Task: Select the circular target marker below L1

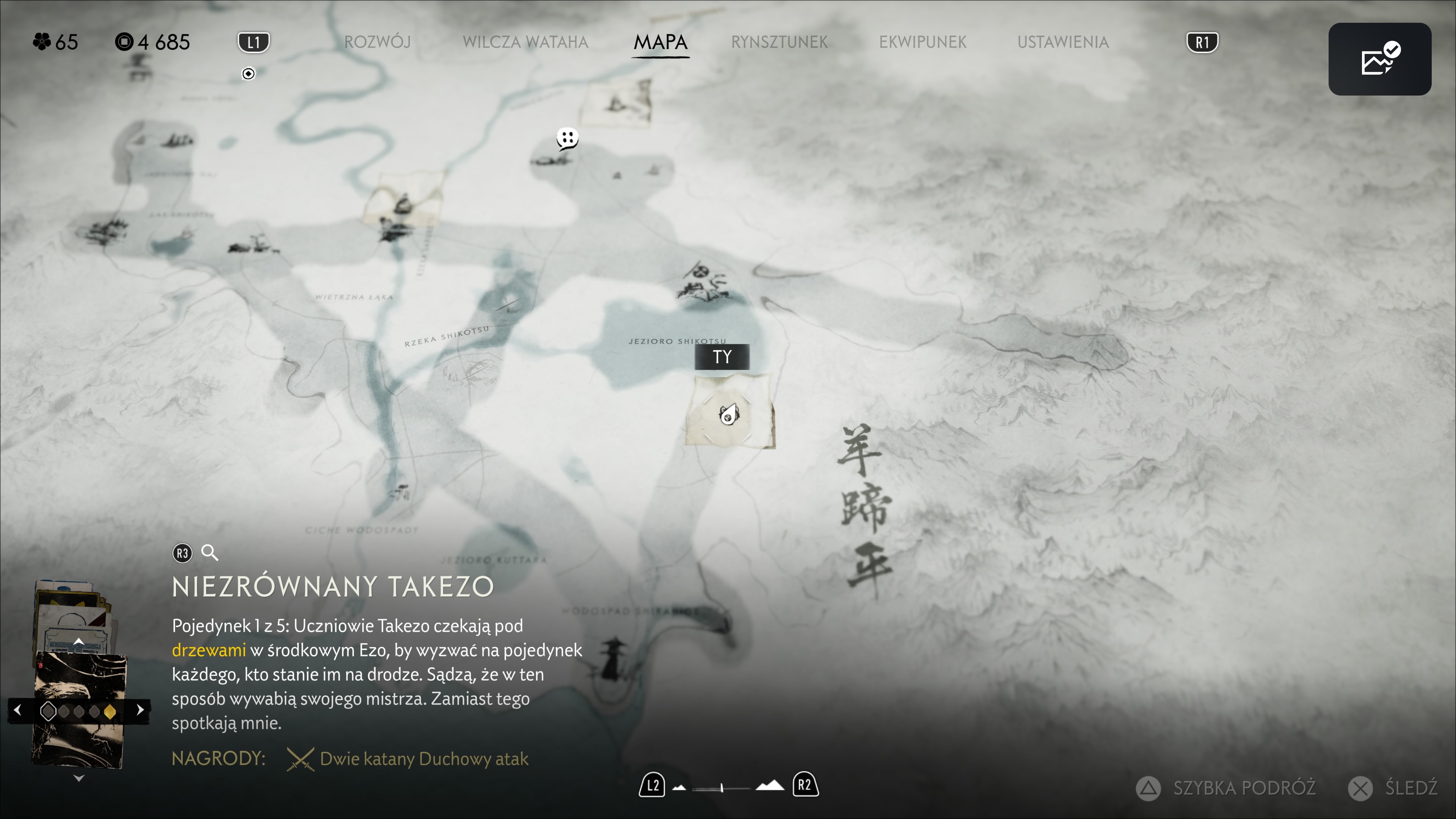Action: pyautogui.click(x=248, y=74)
